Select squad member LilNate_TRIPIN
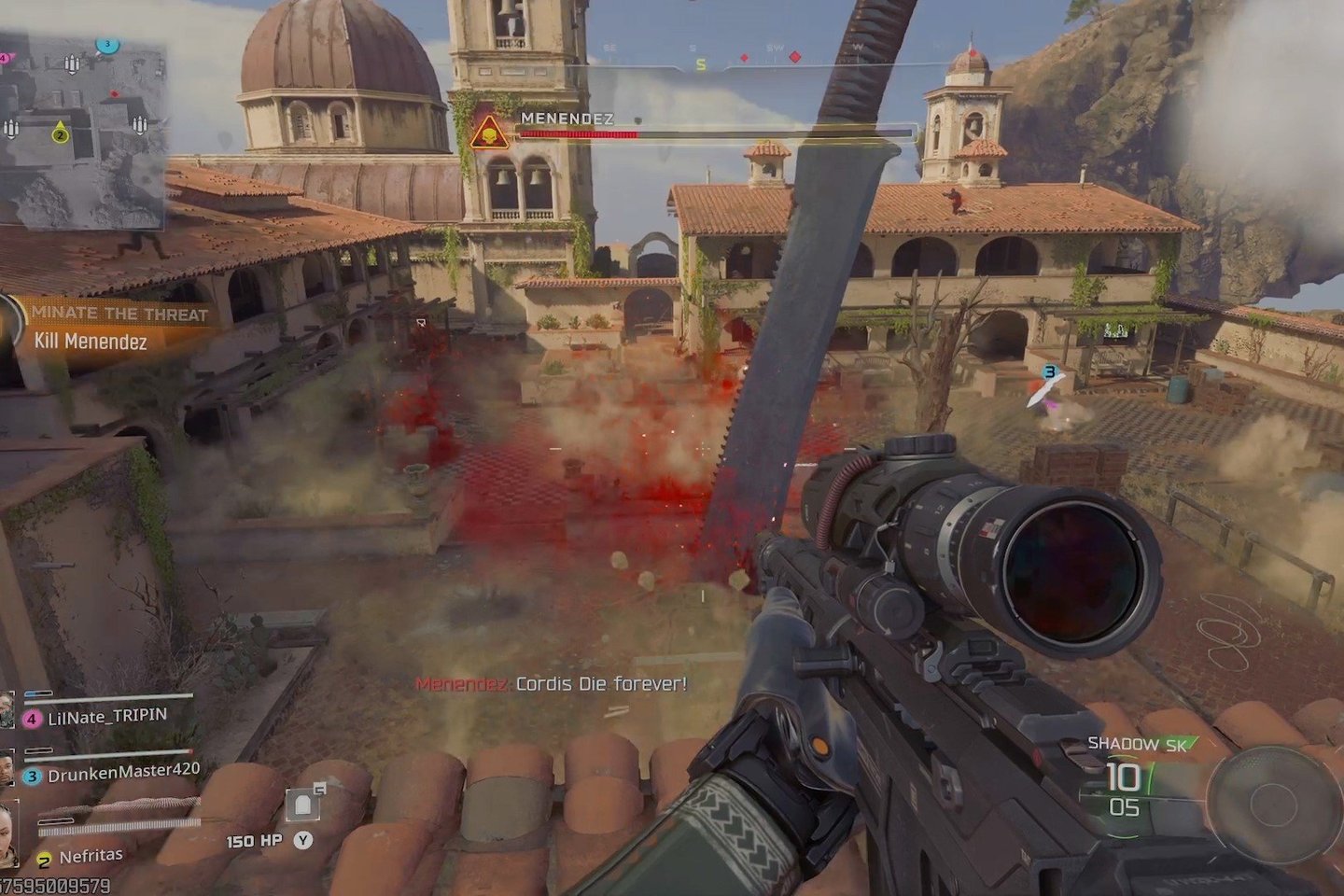The height and width of the screenshot is (896, 1344). (107, 717)
